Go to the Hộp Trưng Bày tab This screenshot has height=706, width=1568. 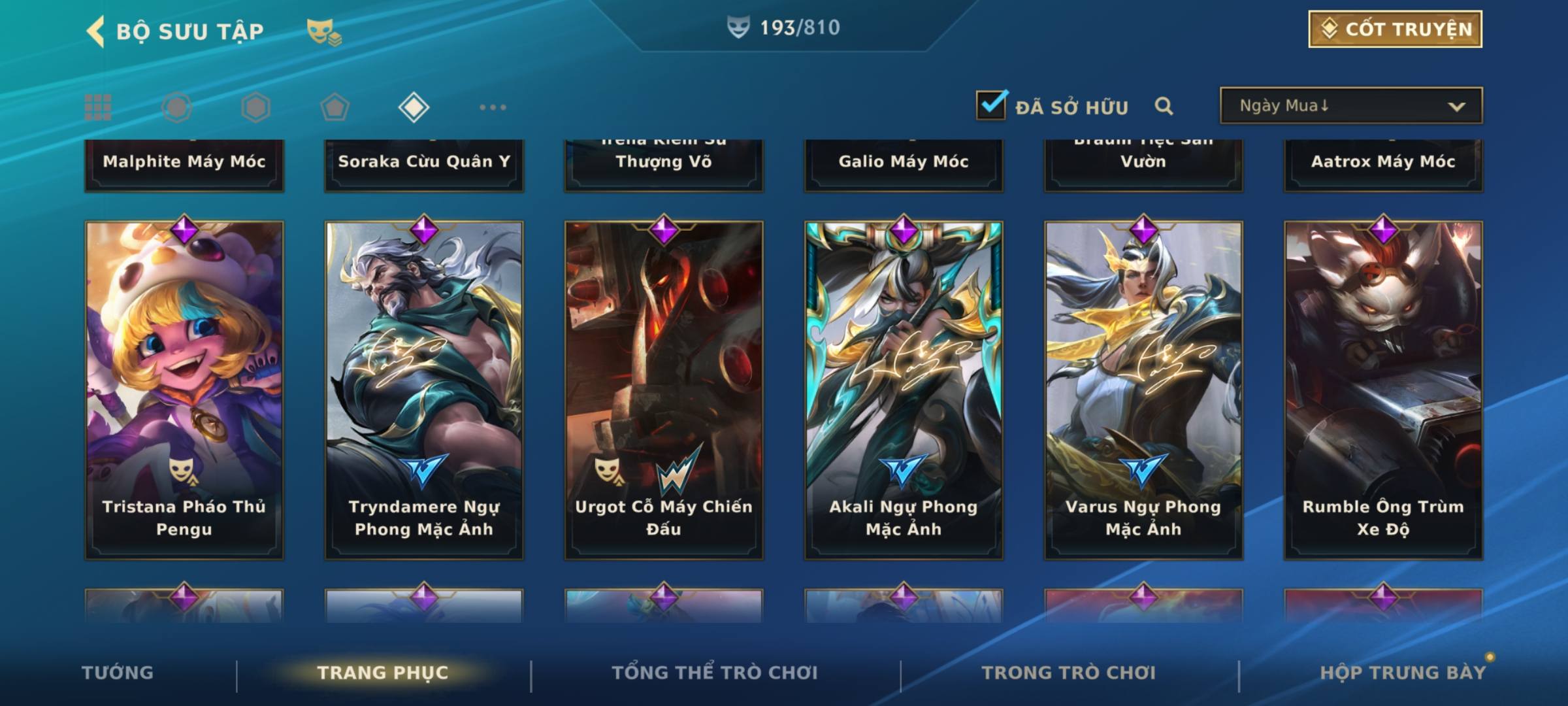coord(1403,673)
